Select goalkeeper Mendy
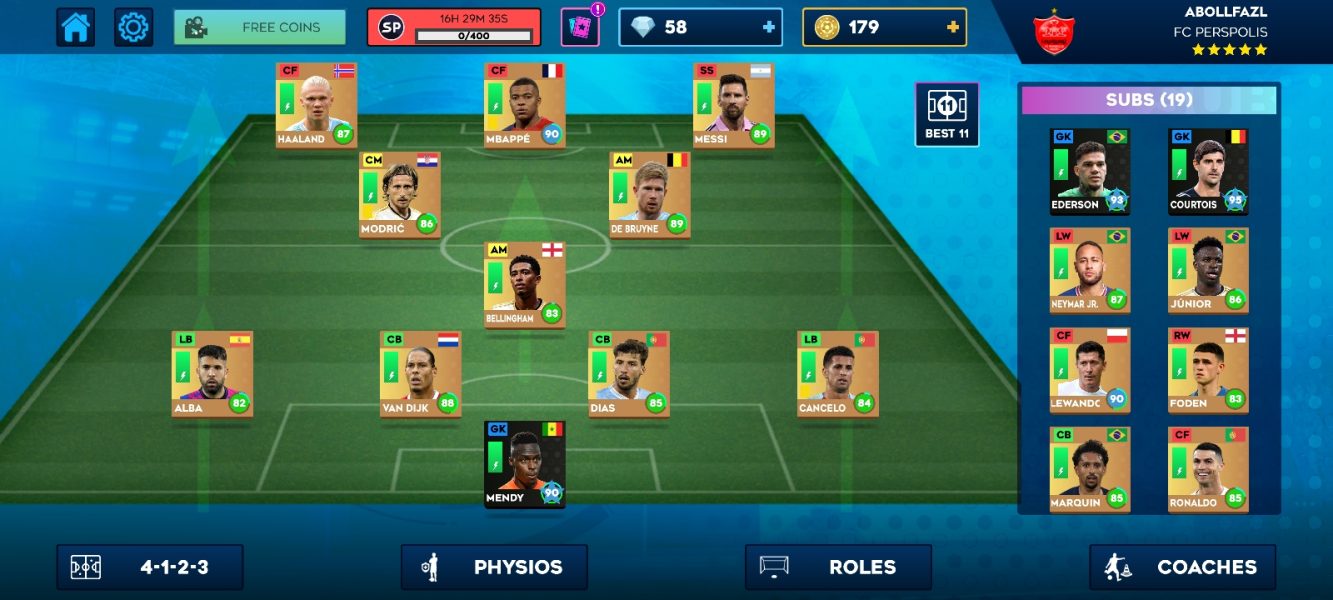This screenshot has width=1333, height=600. (x=524, y=464)
